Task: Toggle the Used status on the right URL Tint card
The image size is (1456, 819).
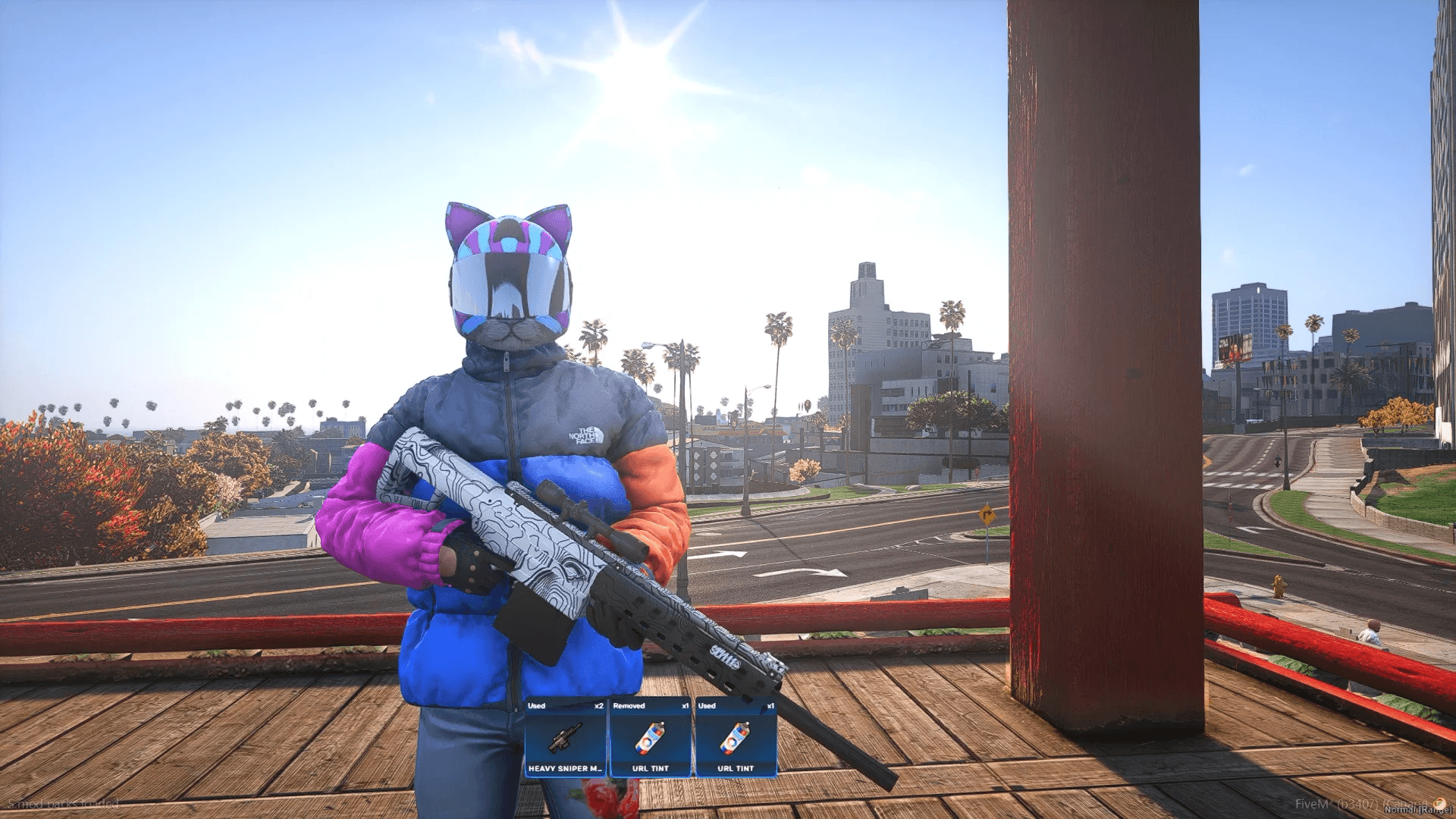Action: point(707,706)
